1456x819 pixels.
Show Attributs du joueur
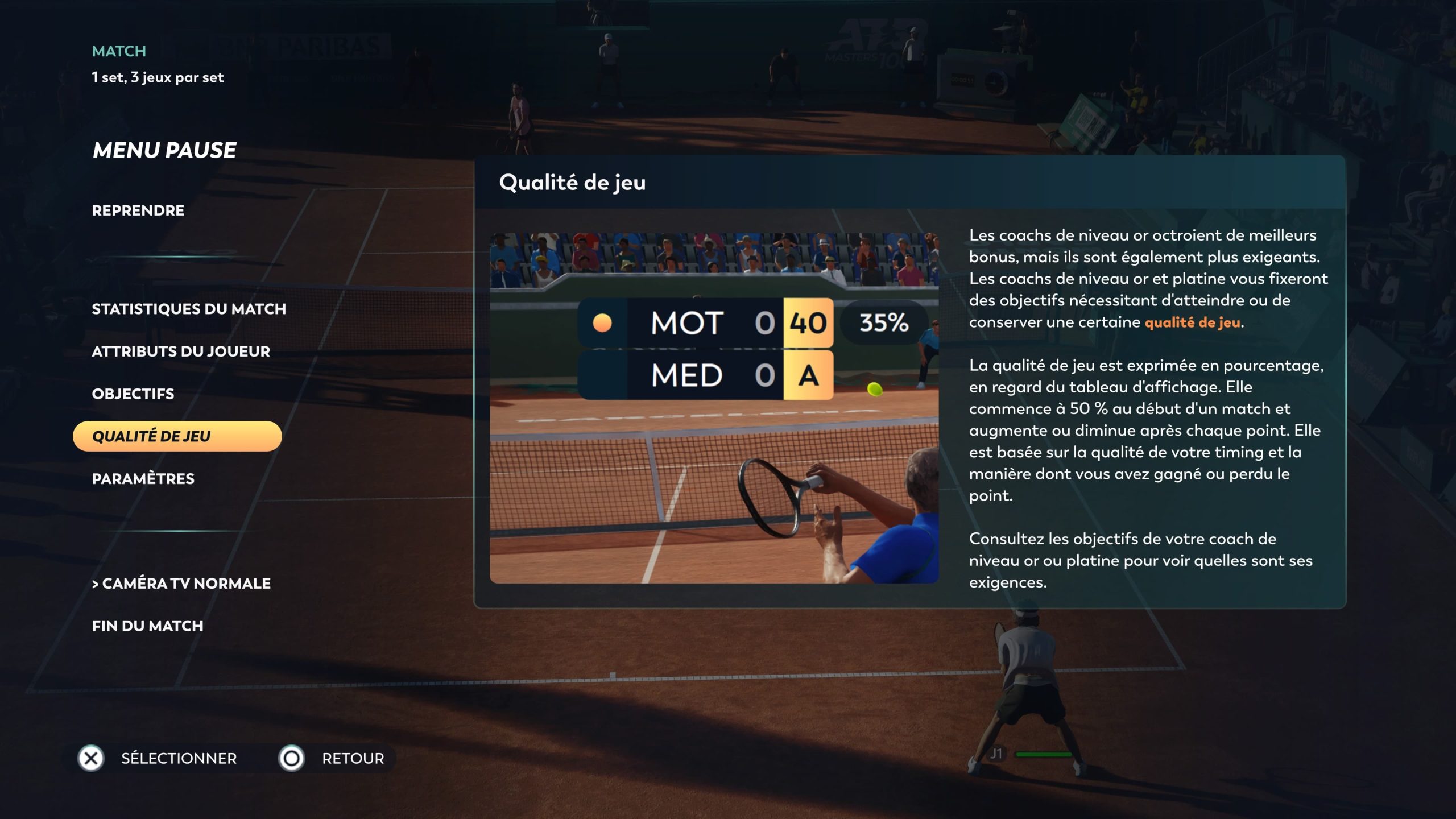coord(181,351)
